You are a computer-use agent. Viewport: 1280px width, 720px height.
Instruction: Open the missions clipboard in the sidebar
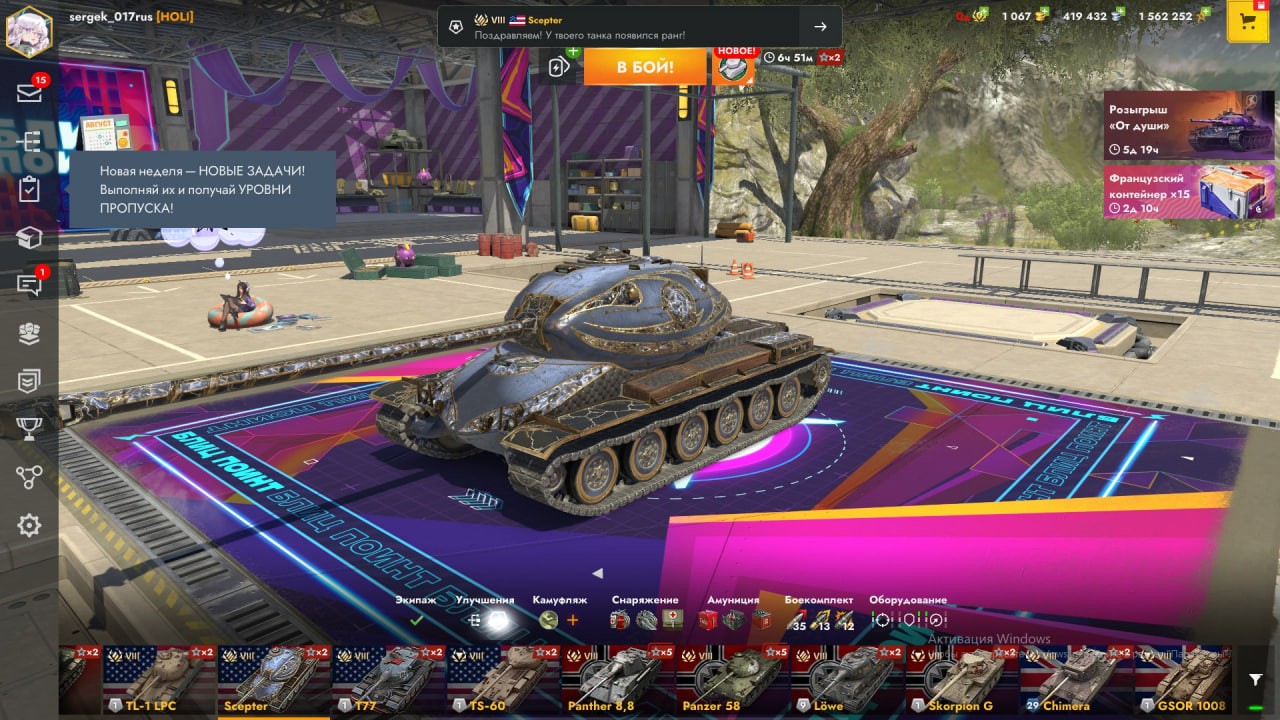click(29, 190)
